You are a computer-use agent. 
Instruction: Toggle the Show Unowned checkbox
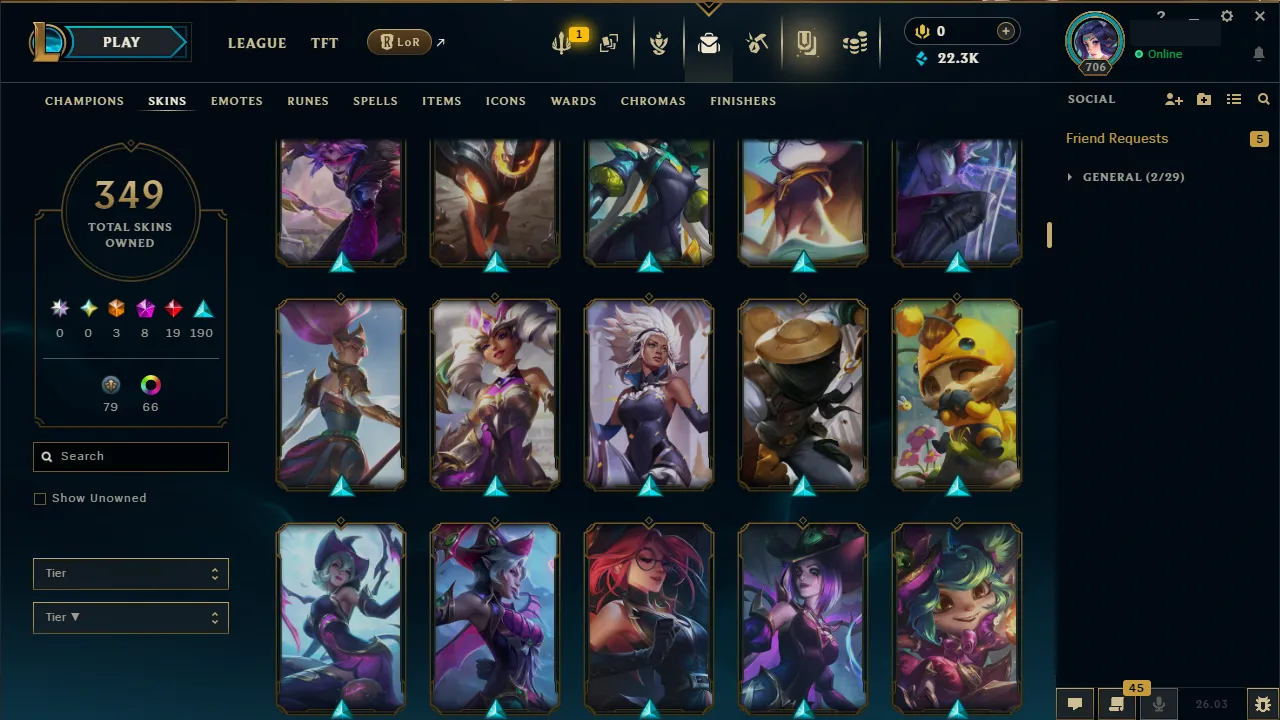tap(40, 498)
